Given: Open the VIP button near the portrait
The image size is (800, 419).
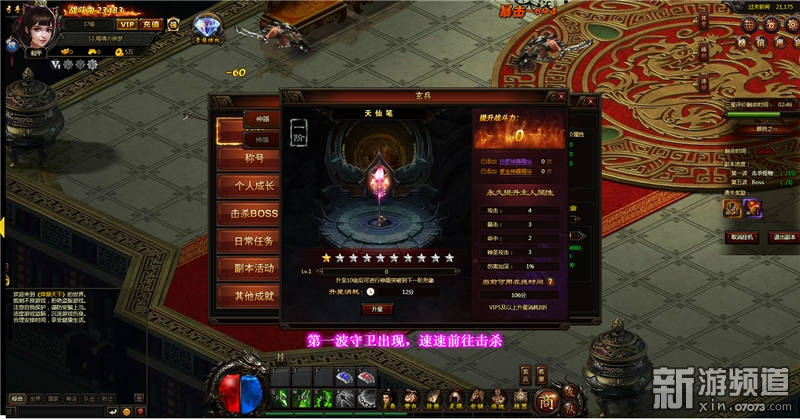Looking at the screenshot, I should click(x=127, y=23).
